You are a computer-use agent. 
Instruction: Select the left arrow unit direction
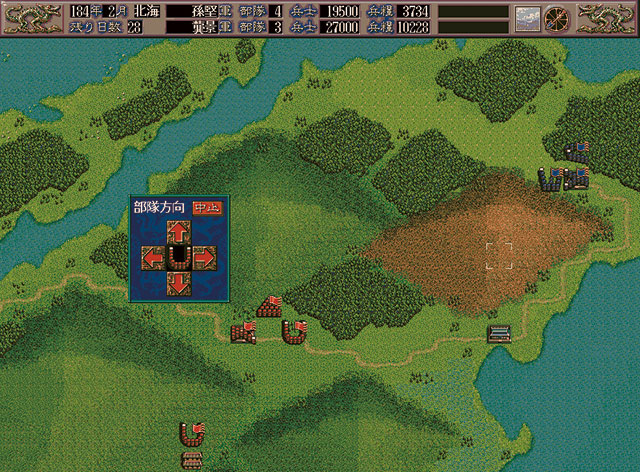point(154,258)
